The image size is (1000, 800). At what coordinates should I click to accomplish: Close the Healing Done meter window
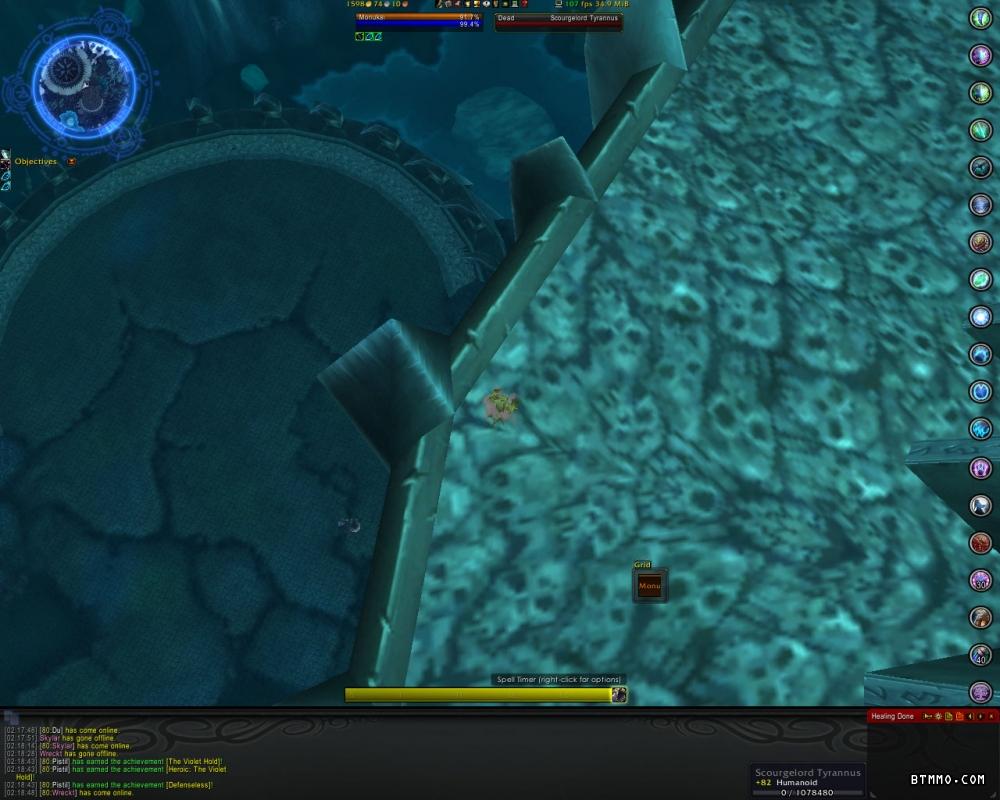[x=992, y=716]
